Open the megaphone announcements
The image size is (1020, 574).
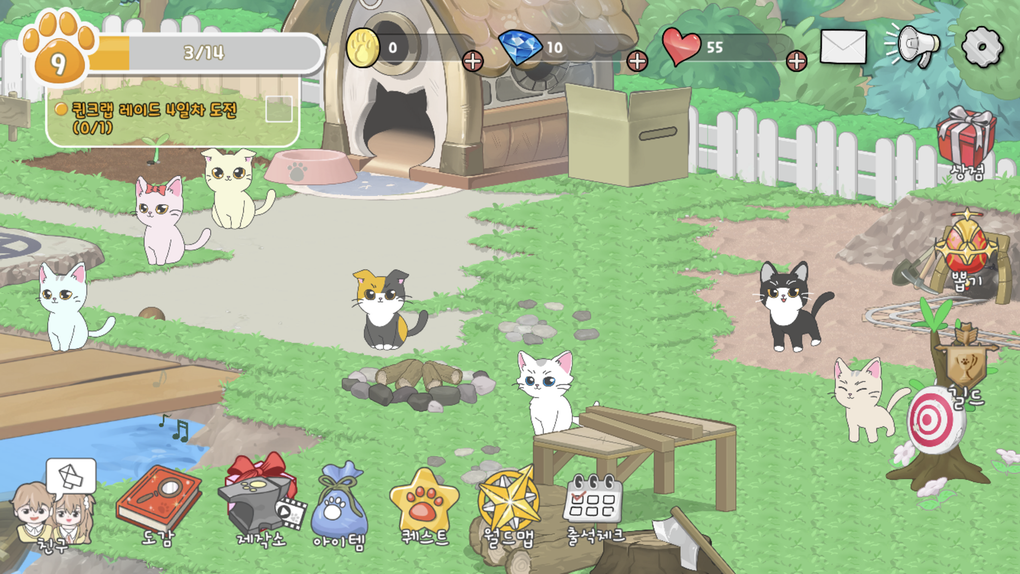pyautogui.click(x=913, y=46)
